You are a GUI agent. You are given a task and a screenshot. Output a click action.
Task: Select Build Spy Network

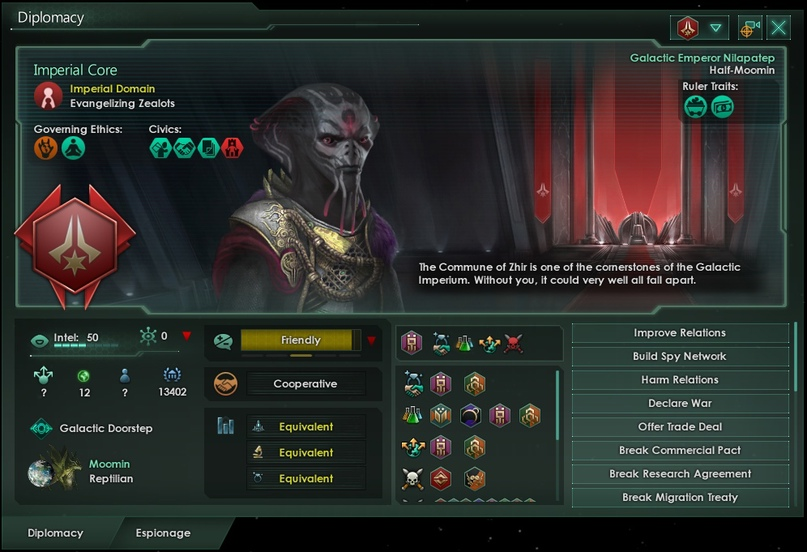point(680,356)
